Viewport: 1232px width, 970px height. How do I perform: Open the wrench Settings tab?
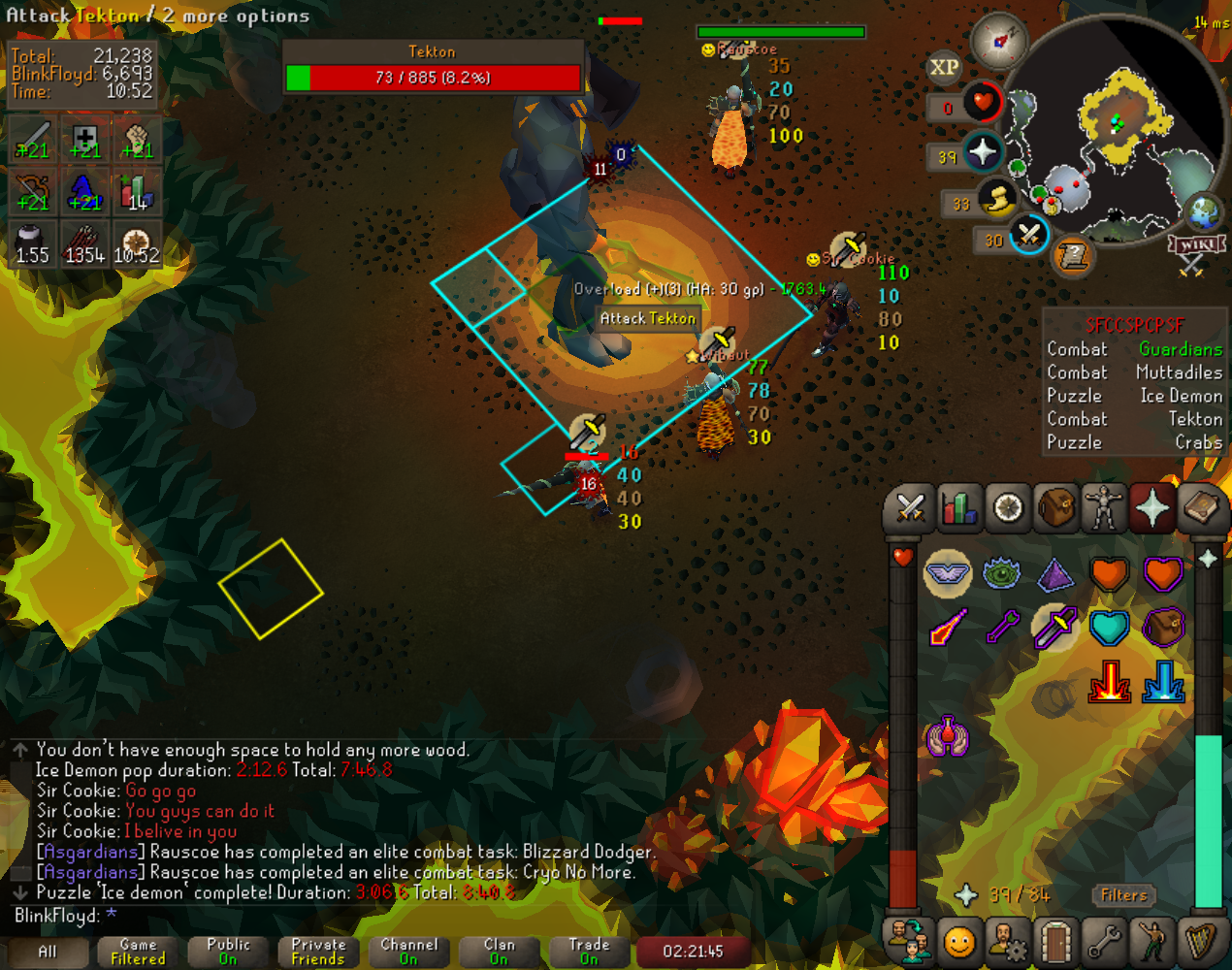pyautogui.click(x=1104, y=941)
